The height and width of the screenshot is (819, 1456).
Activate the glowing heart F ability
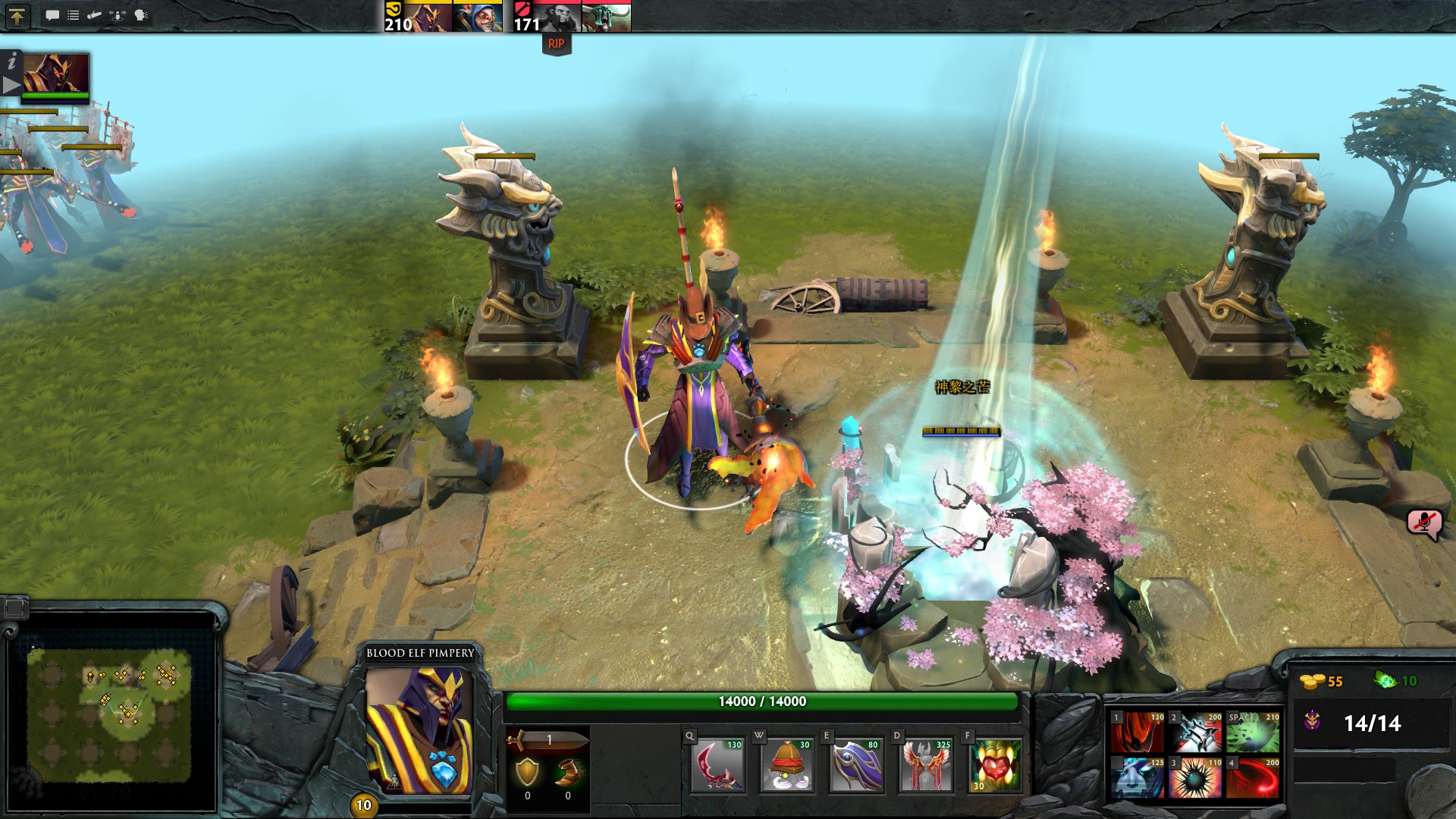(x=995, y=766)
